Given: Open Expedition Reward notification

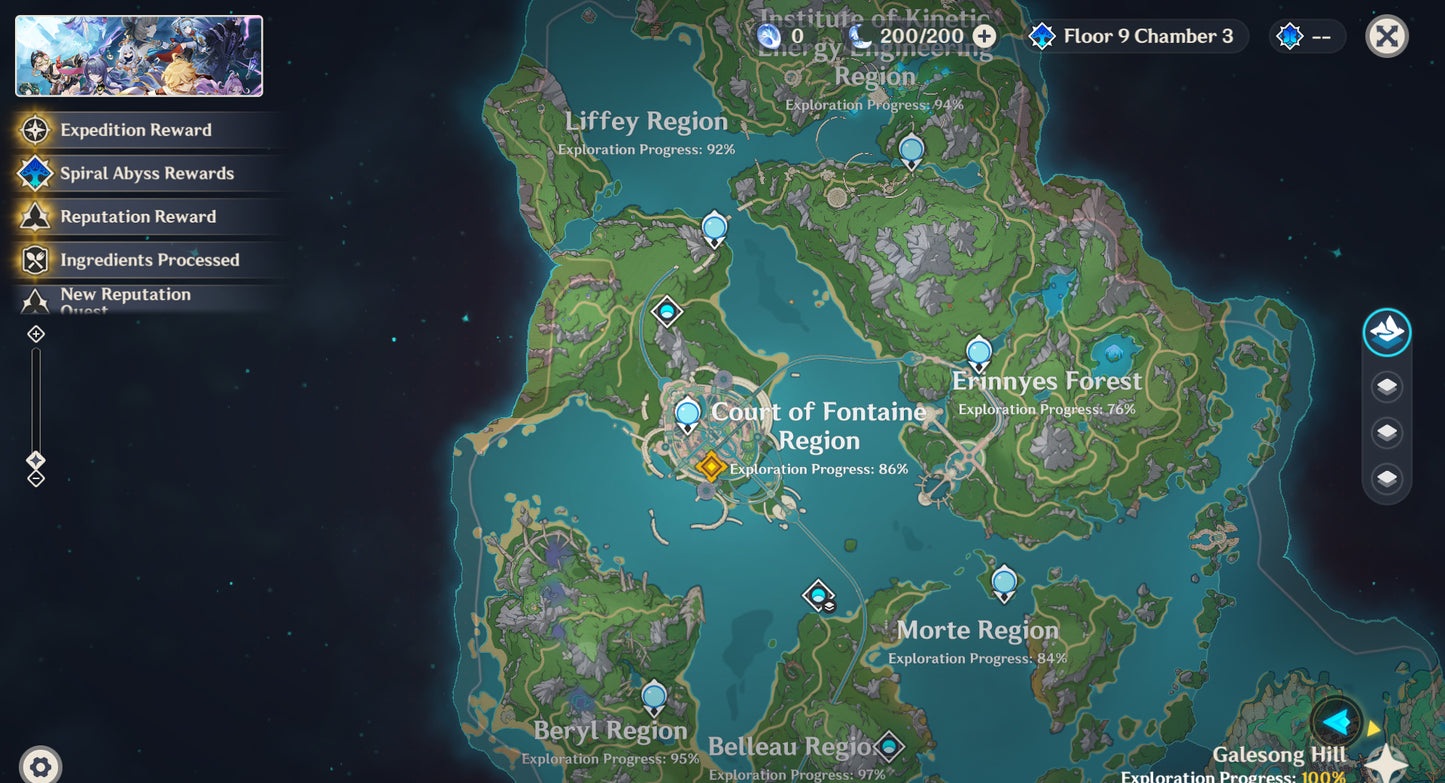Looking at the screenshot, I should point(136,130).
